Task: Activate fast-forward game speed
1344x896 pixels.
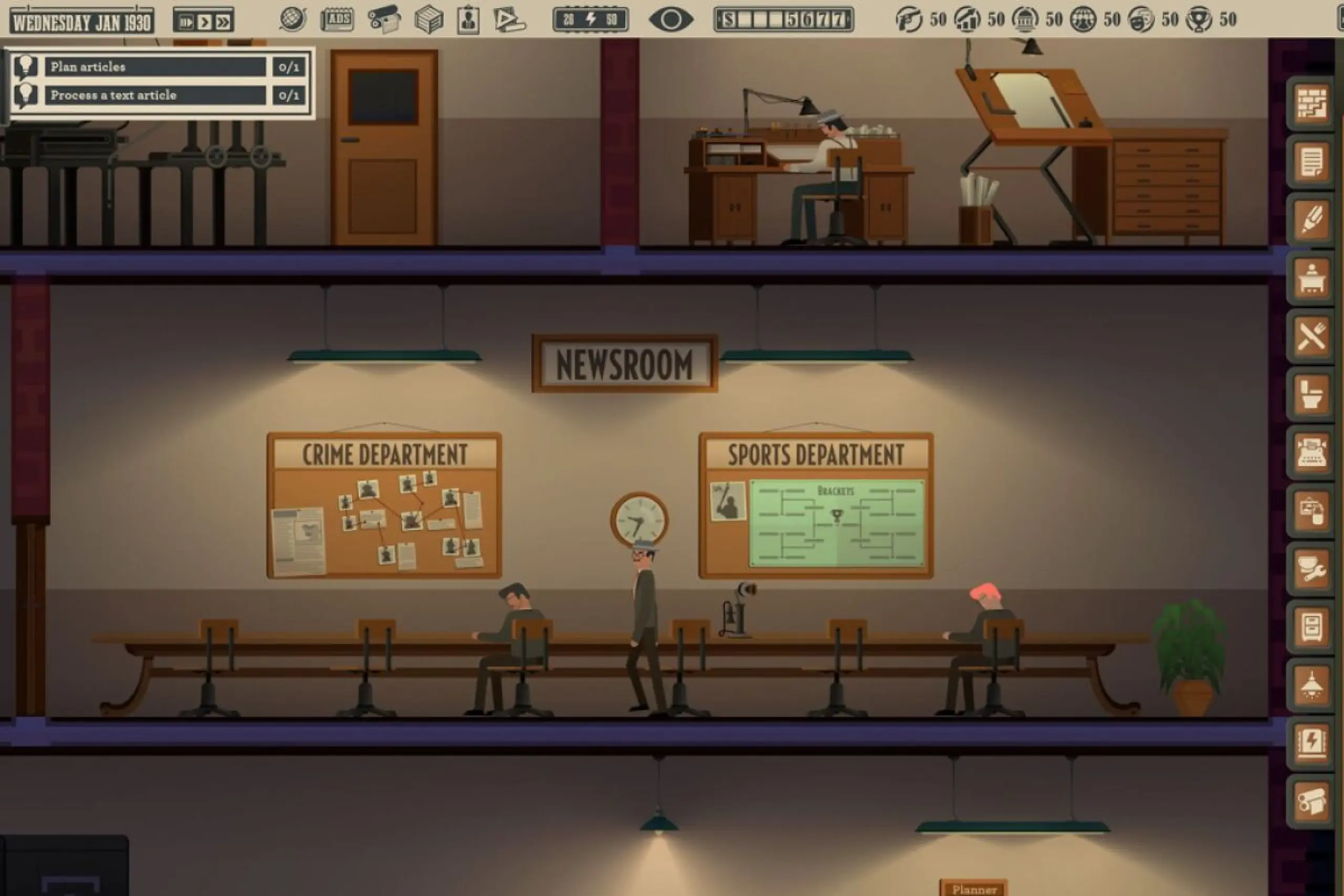Action: [x=223, y=22]
